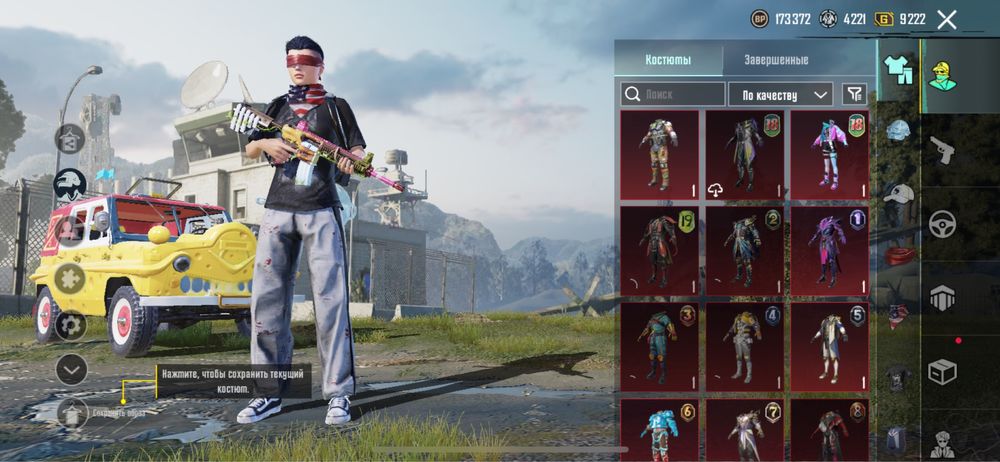
Task: Select the cap headwear subcategory icon
Action: [898, 194]
